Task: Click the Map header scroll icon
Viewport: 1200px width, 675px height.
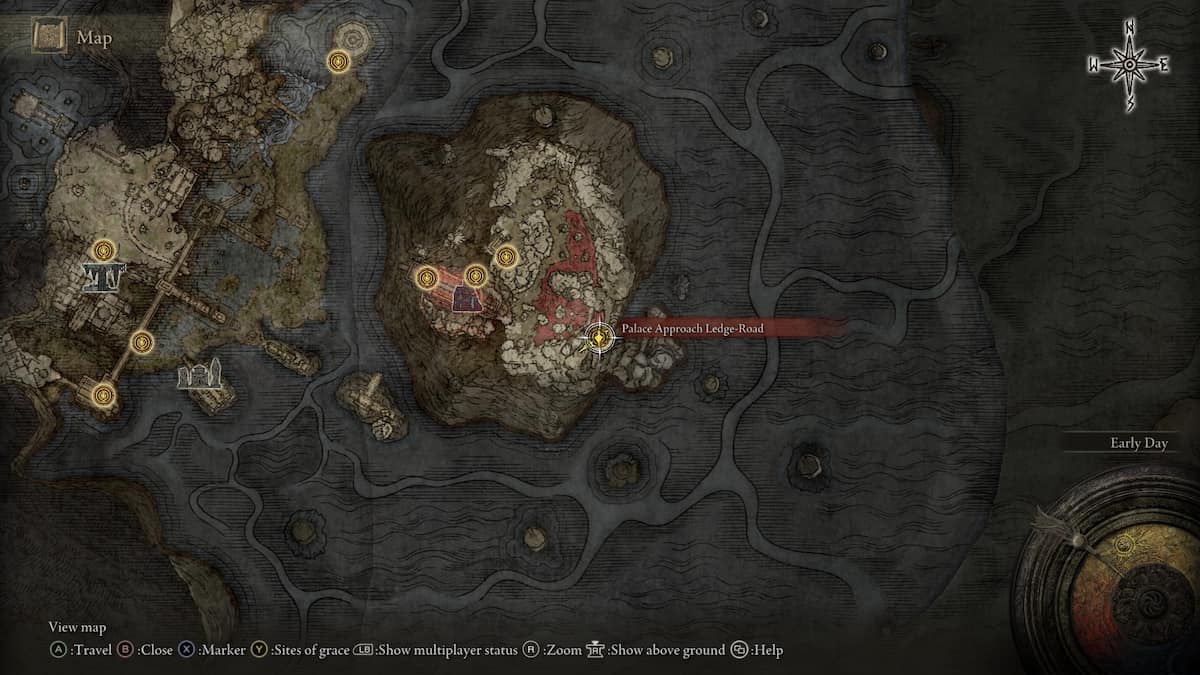Action: [x=48, y=38]
